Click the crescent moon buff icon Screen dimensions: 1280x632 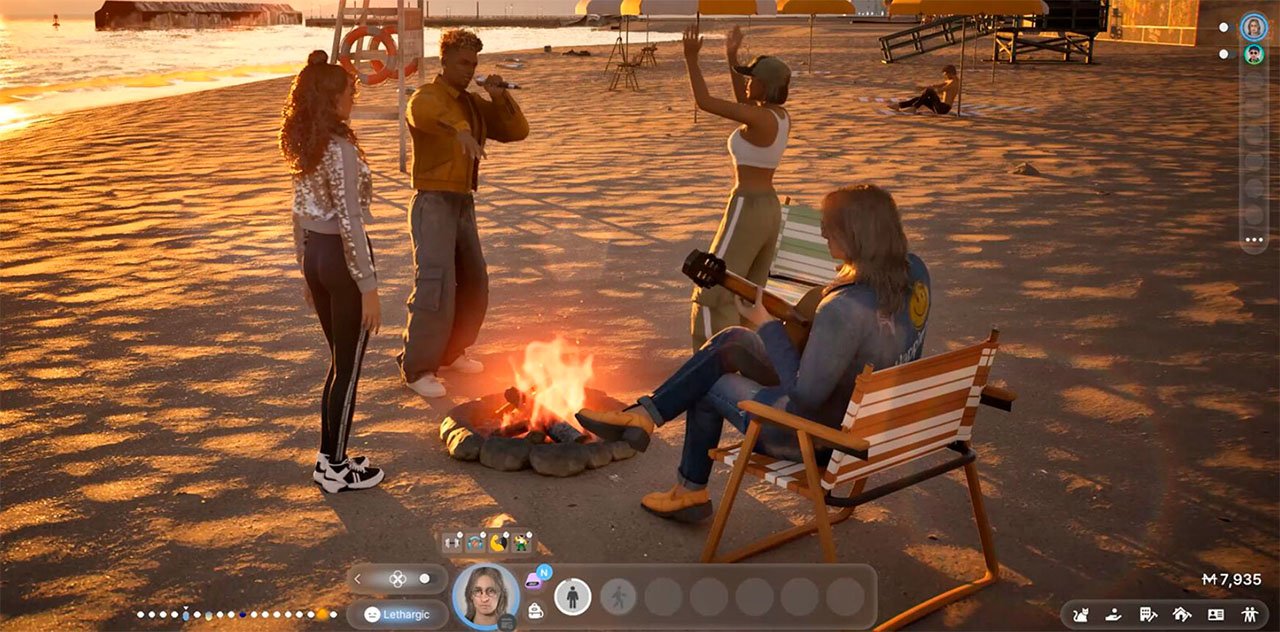coord(498,543)
